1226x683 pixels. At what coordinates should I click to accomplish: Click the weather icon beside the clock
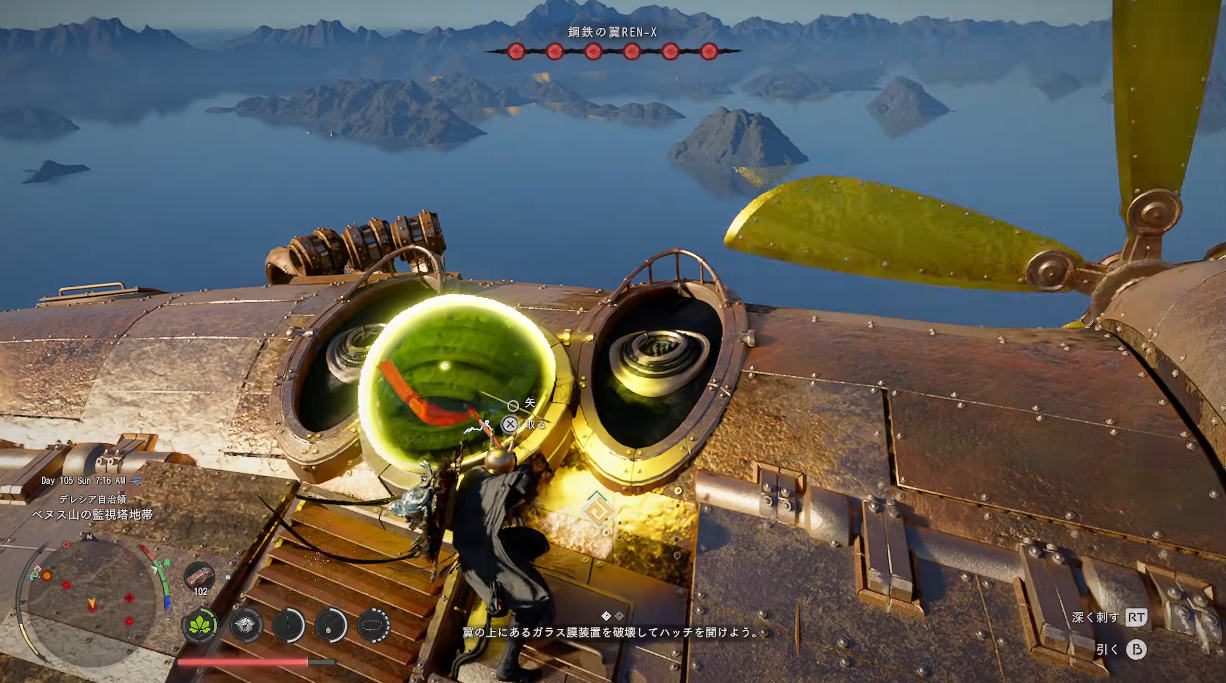coord(136,481)
